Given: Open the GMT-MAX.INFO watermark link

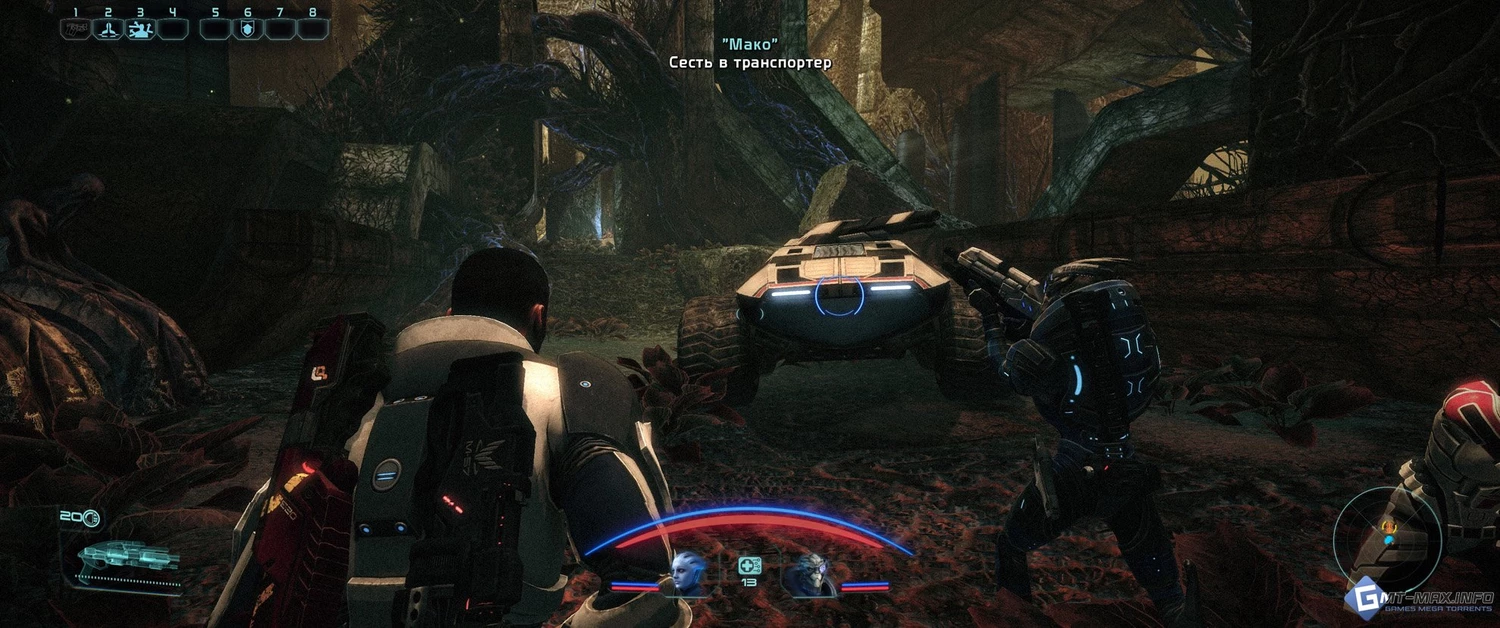Looking at the screenshot, I should 1421,599.
